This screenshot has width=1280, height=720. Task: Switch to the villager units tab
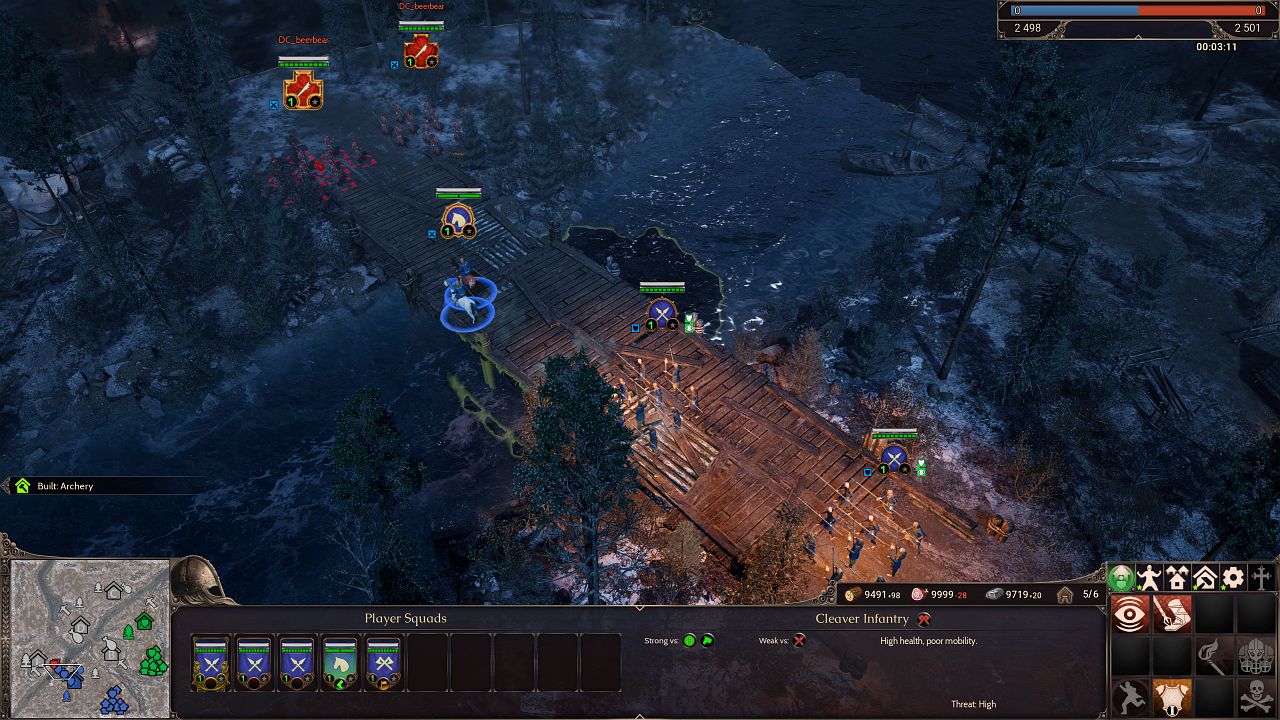[x=1149, y=576]
